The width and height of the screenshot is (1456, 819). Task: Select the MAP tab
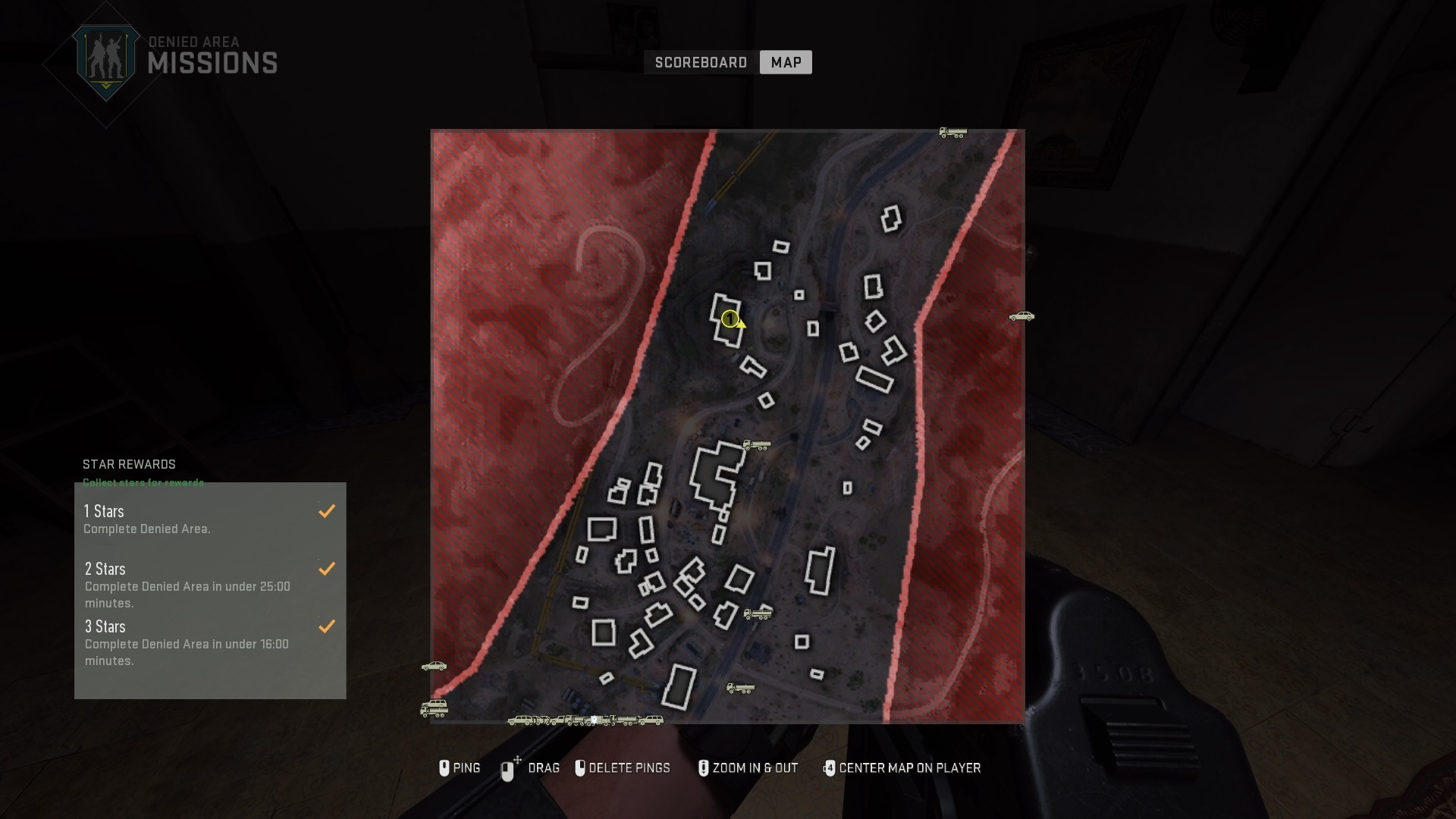click(786, 62)
